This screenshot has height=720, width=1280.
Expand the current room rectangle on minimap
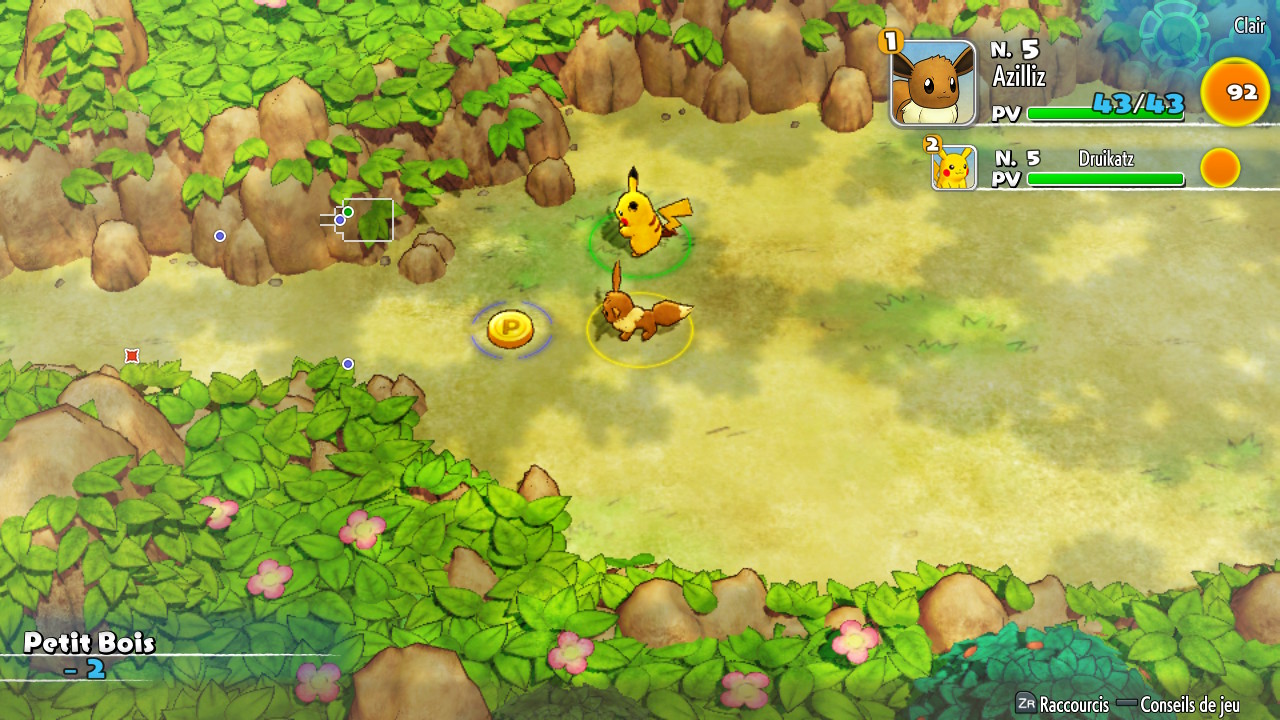click(x=370, y=220)
